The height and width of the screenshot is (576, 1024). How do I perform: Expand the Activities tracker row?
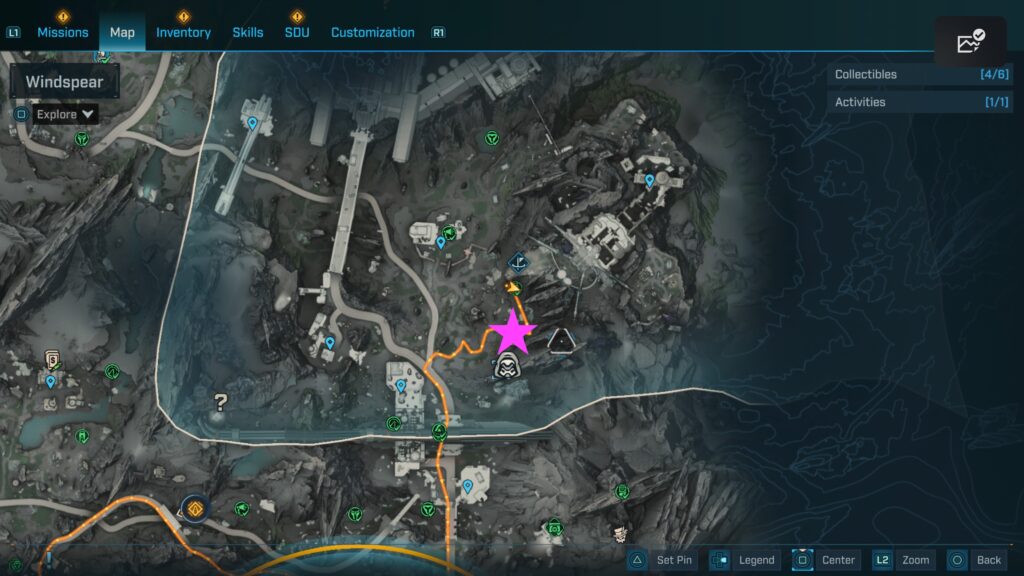click(x=919, y=102)
